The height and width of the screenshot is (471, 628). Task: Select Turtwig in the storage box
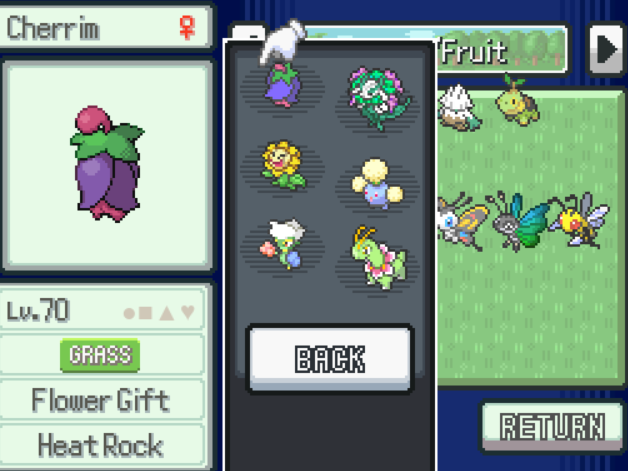click(518, 101)
